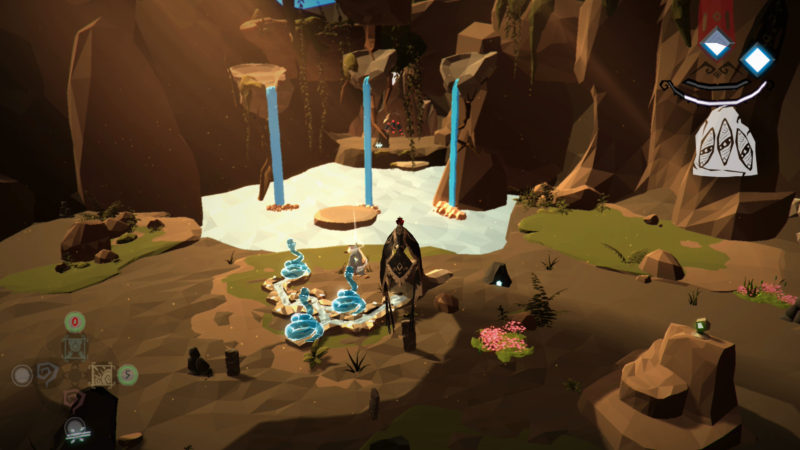
Task: Select the golden square item slot with count 5
Action: [102, 375]
